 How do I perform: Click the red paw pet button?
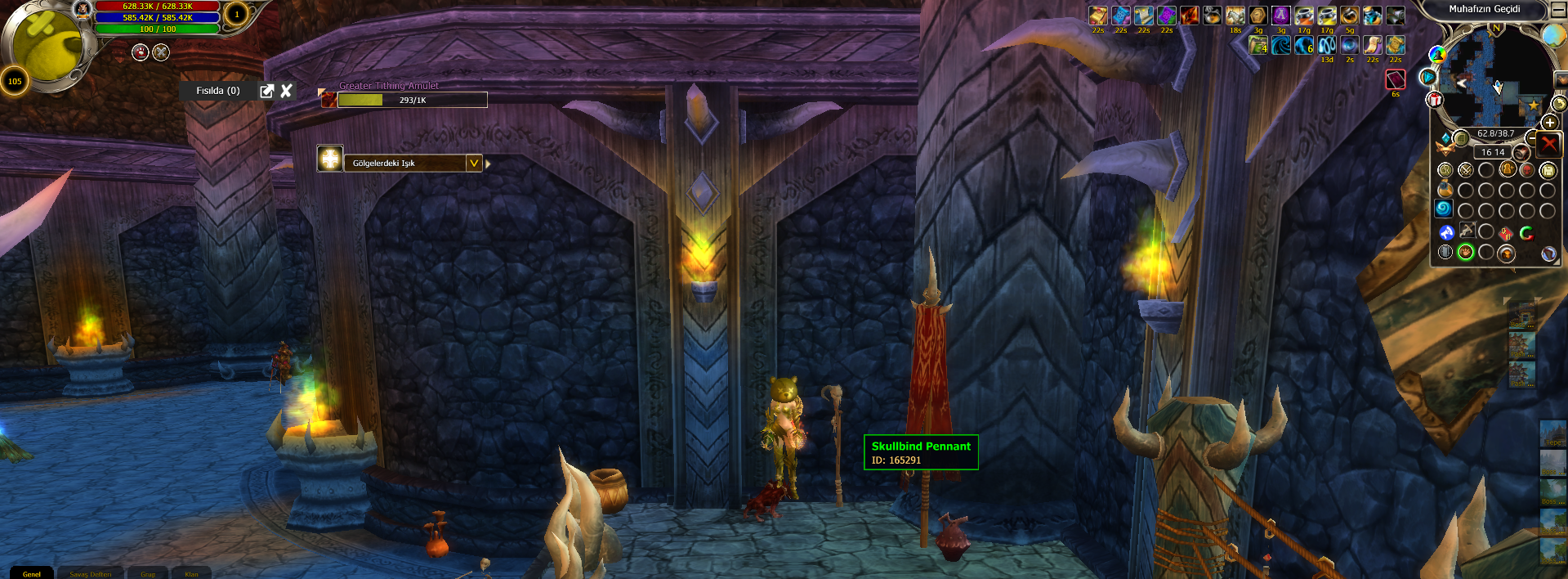click(141, 52)
